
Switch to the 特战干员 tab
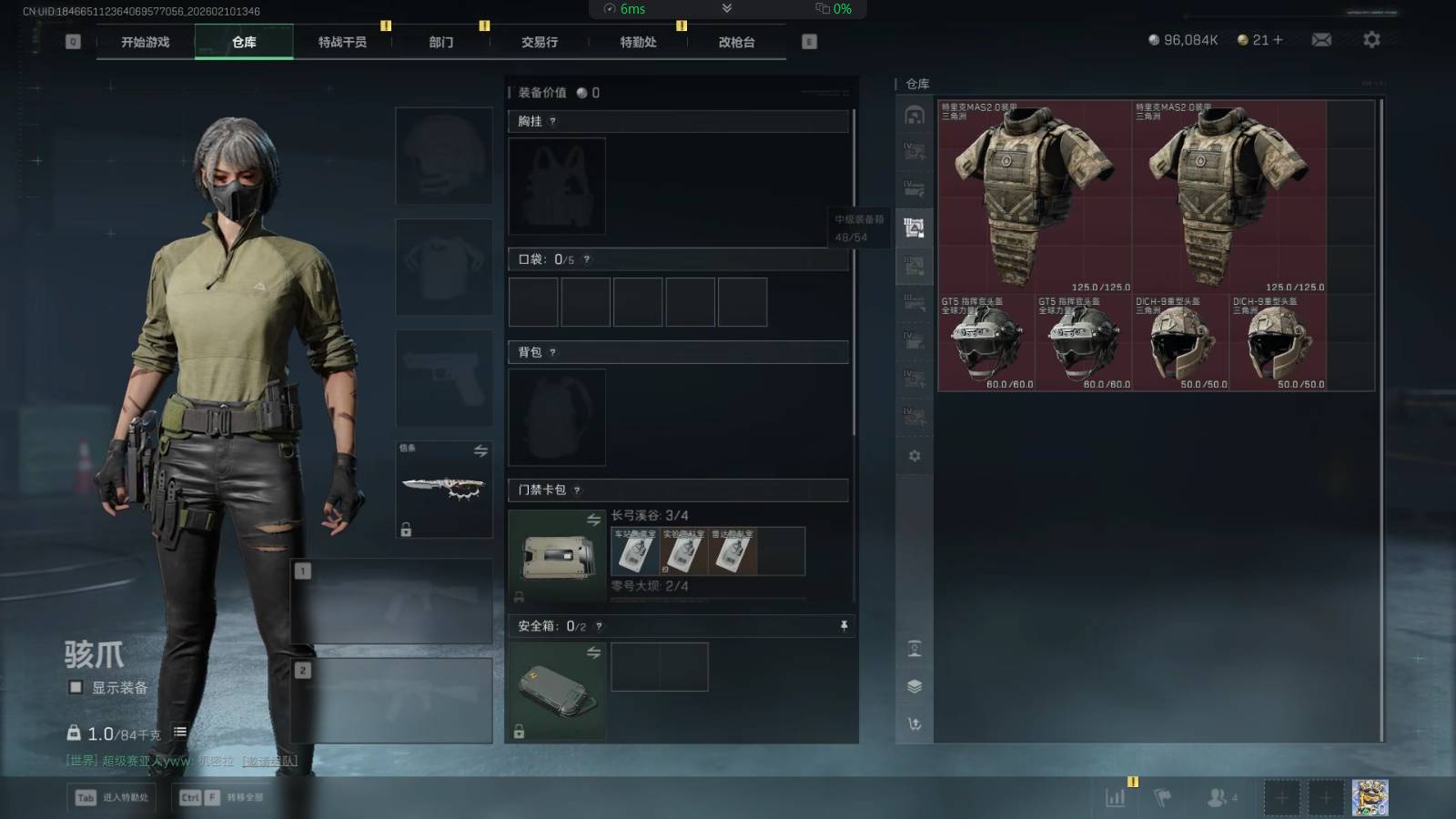coord(342,42)
